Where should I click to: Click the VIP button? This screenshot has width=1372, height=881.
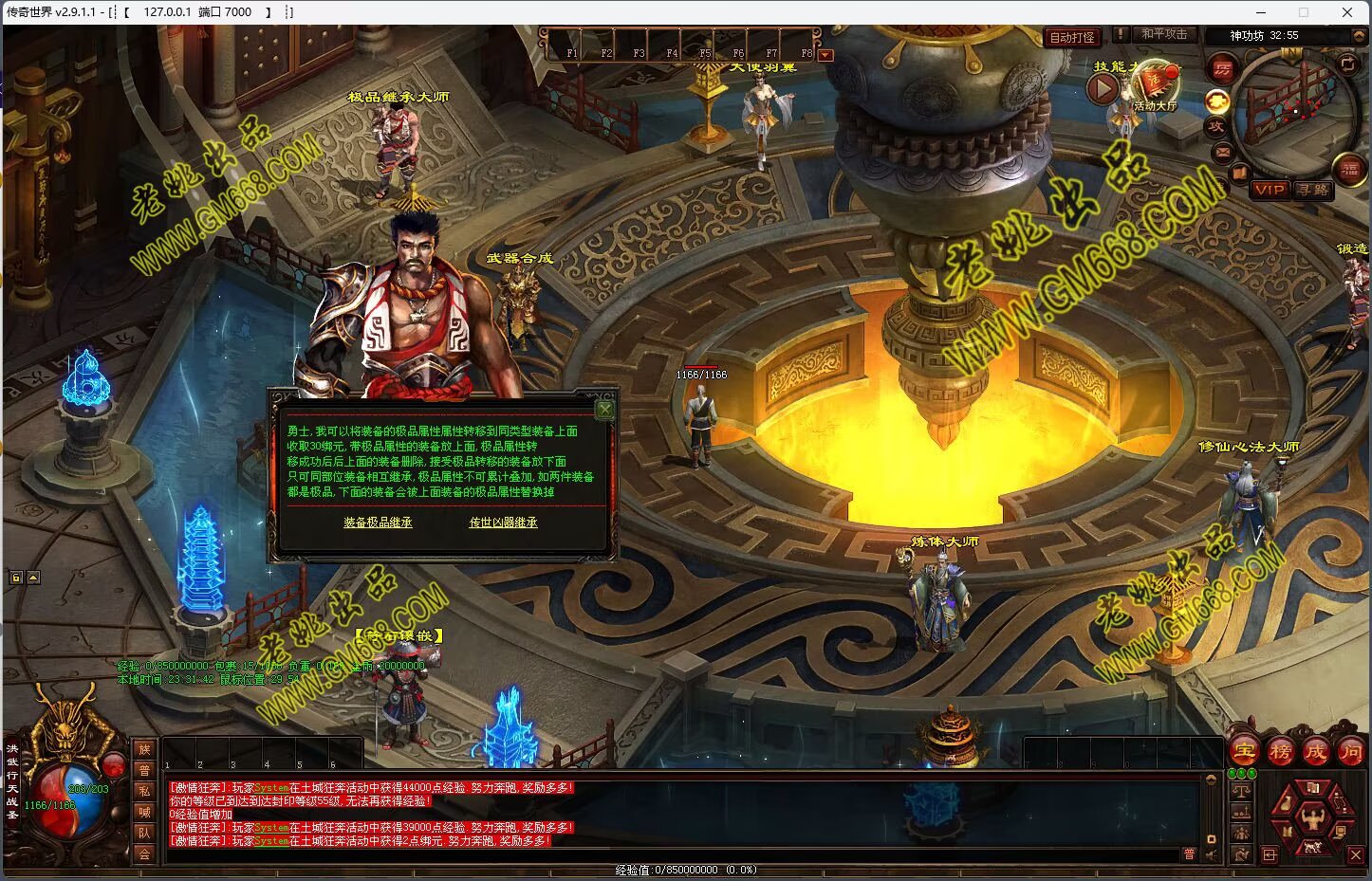click(x=1269, y=190)
